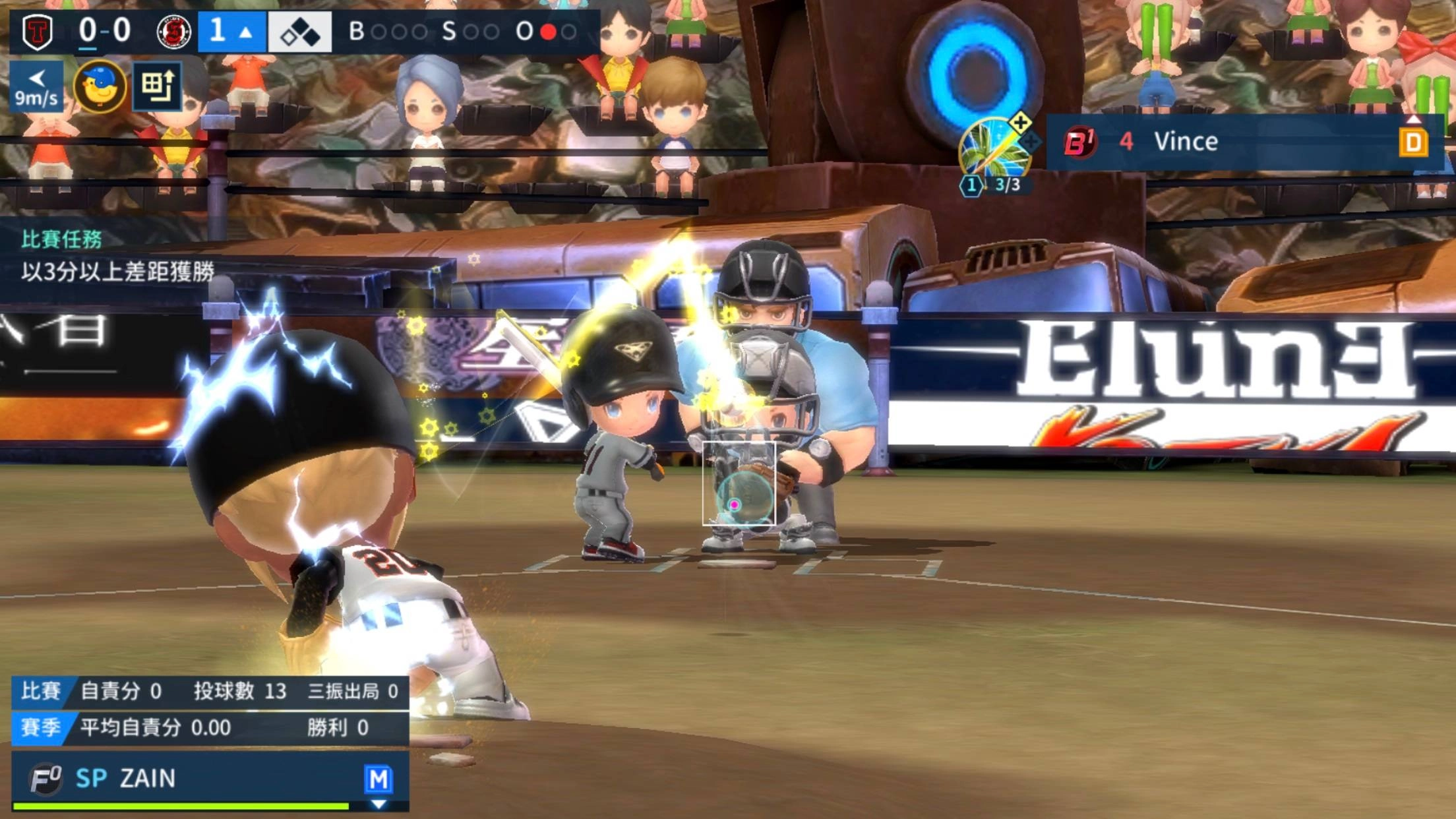Tap the base runner diamonds indicator
Screen dimensions: 1456x819
tap(299, 32)
